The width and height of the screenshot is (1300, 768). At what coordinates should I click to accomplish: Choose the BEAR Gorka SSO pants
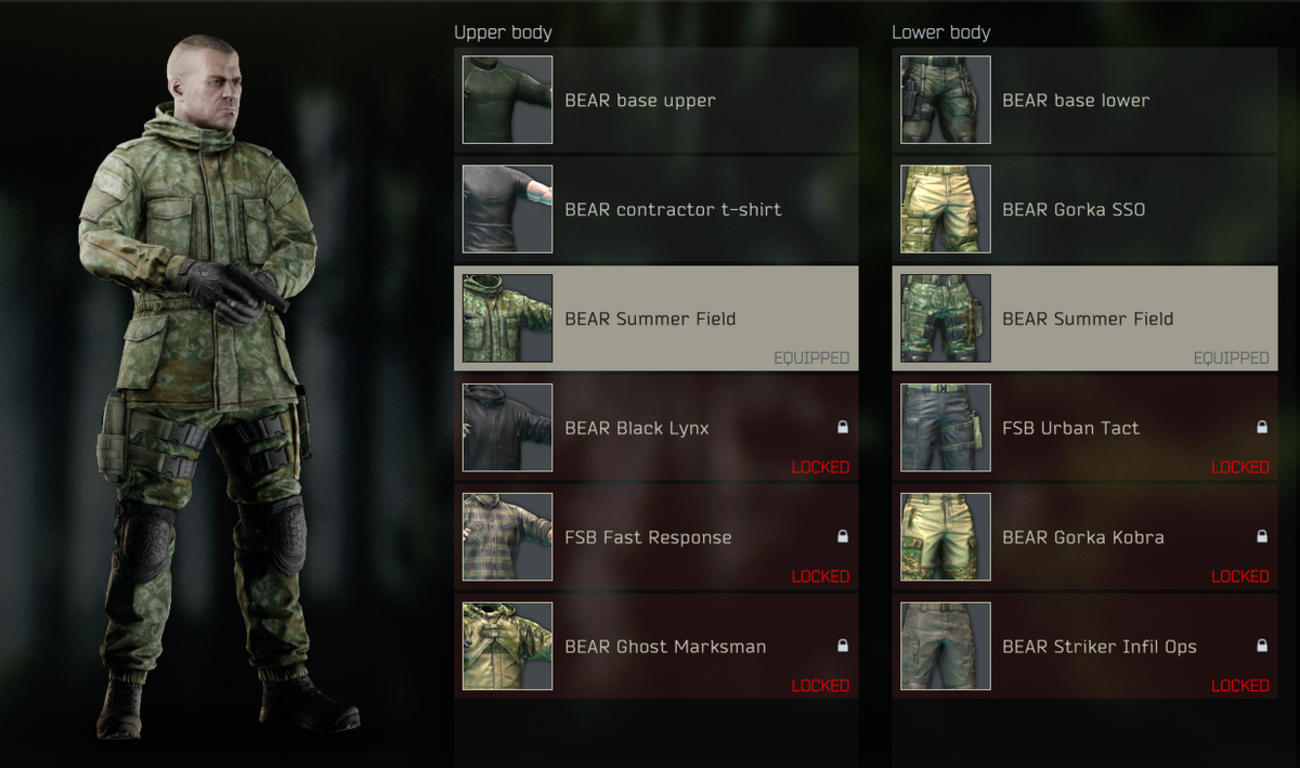[x=1084, y=209]
